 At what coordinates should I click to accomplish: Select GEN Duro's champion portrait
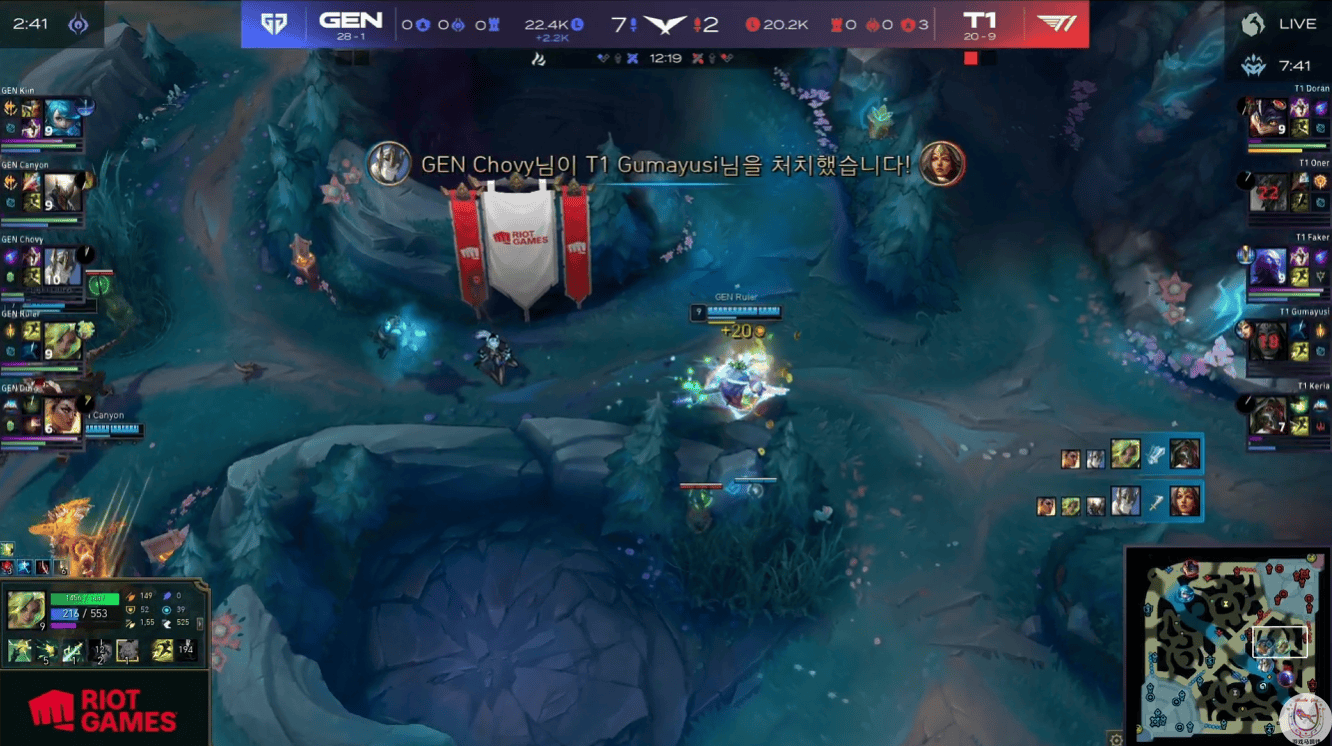62,415
